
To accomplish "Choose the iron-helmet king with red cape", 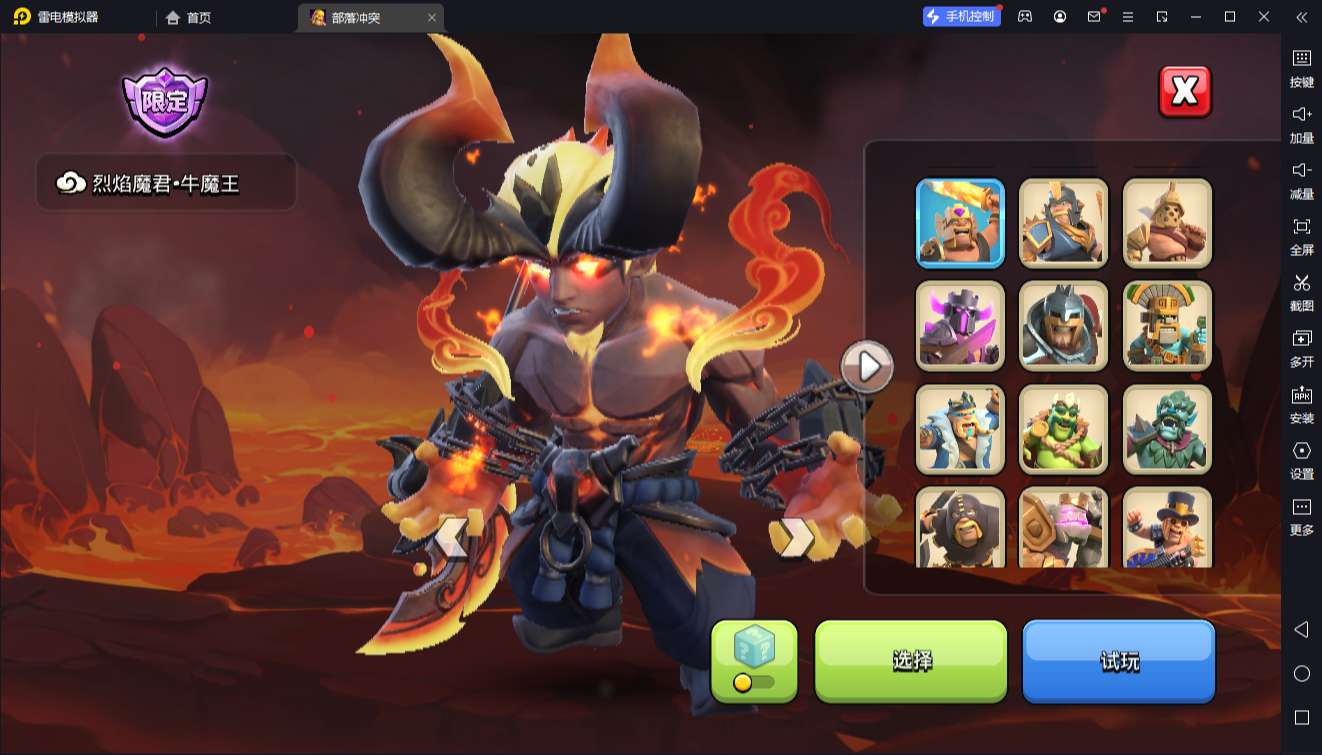I will [1063, 326].
